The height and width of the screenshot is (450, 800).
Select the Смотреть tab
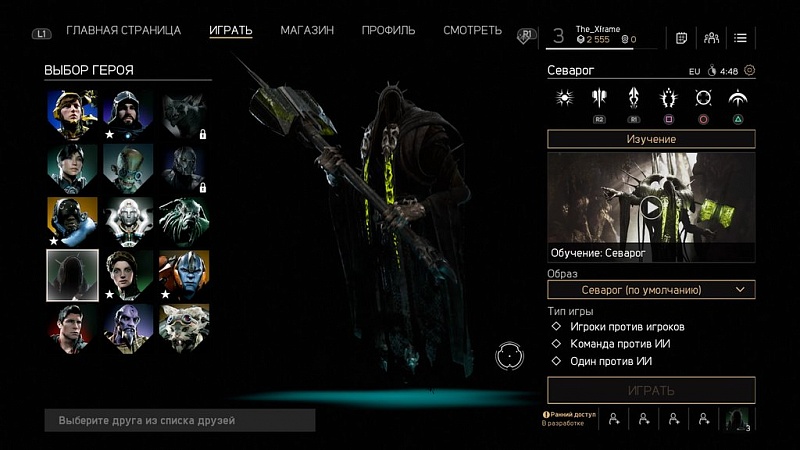[472, 30]
